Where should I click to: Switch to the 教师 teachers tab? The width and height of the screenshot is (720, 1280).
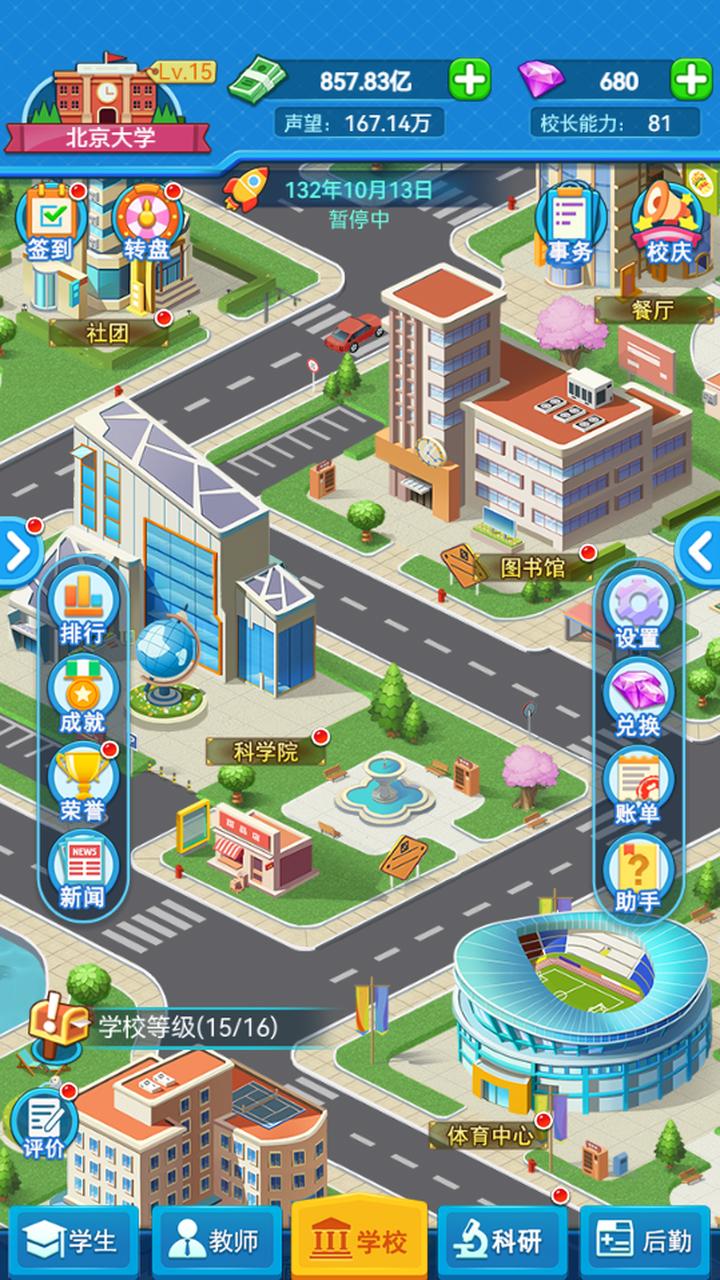pyautogui.click(x=214, y=1242)
